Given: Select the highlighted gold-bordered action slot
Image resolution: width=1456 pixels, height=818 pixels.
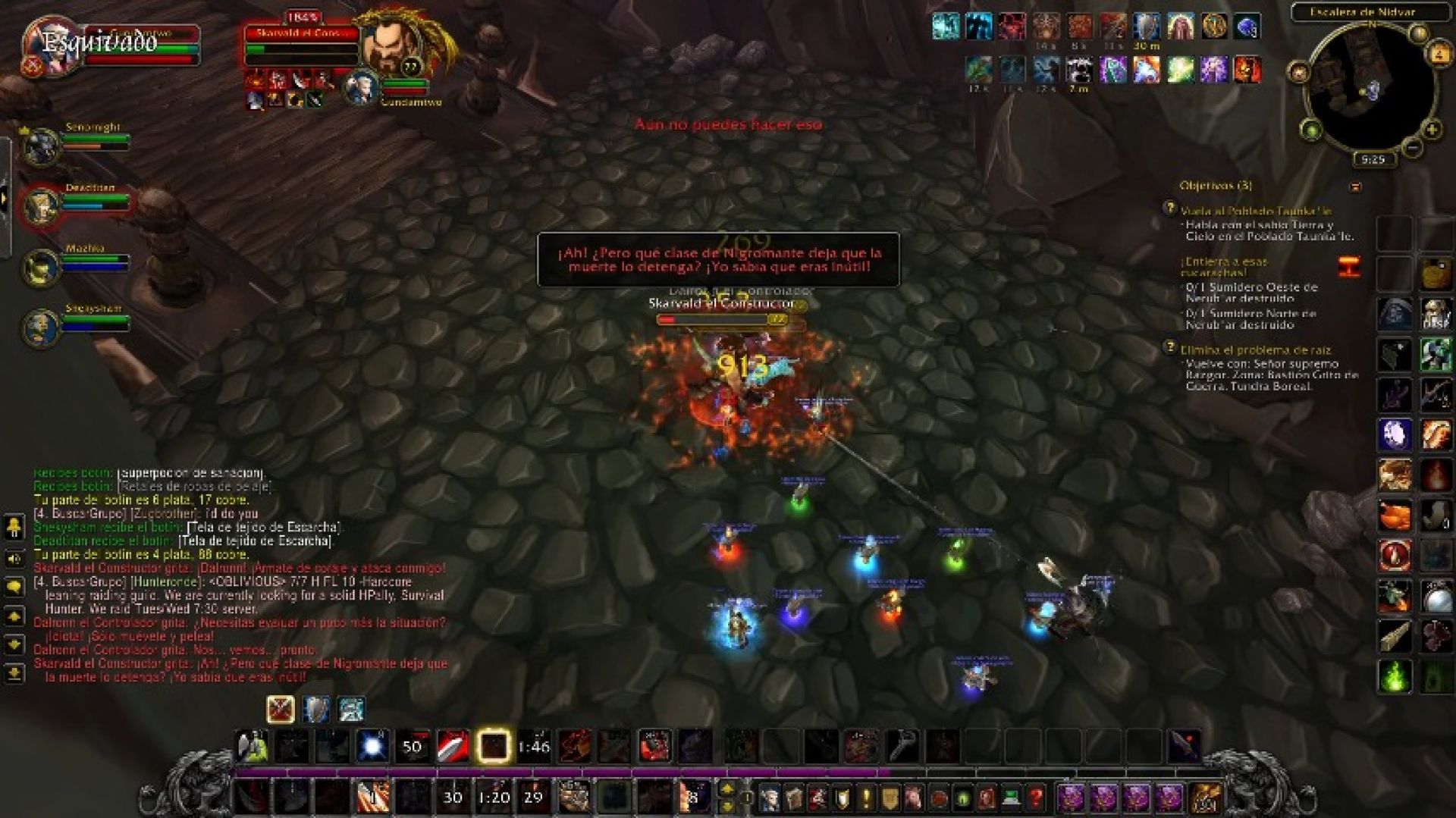Looking at the screenshot, I should click(x=494, y=747).
